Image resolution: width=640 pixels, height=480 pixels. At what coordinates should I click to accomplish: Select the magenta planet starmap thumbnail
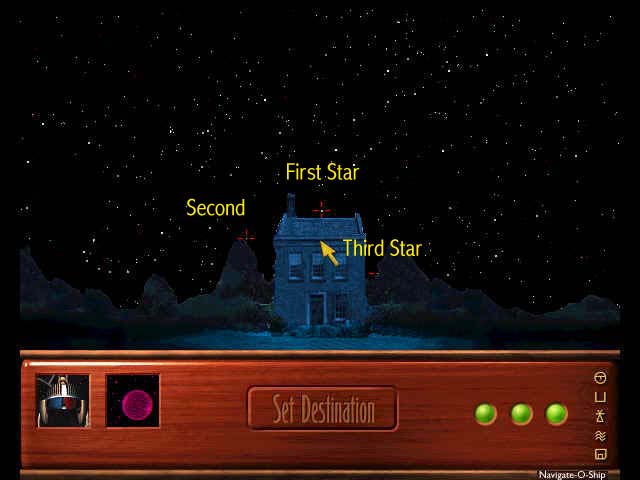tap(133, 401)
